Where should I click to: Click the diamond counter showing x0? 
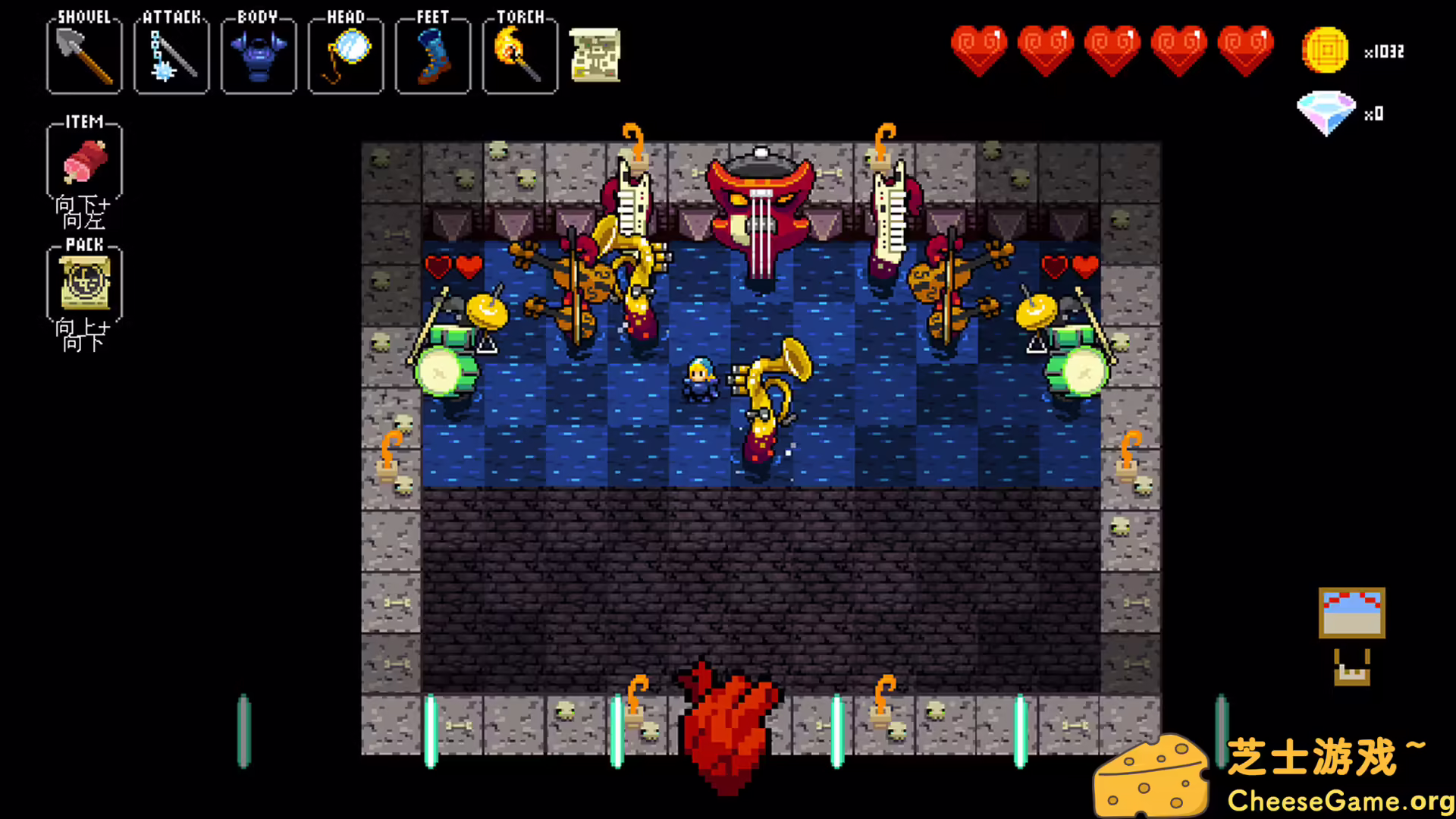pyautogui.click(x=1327, y=112)
